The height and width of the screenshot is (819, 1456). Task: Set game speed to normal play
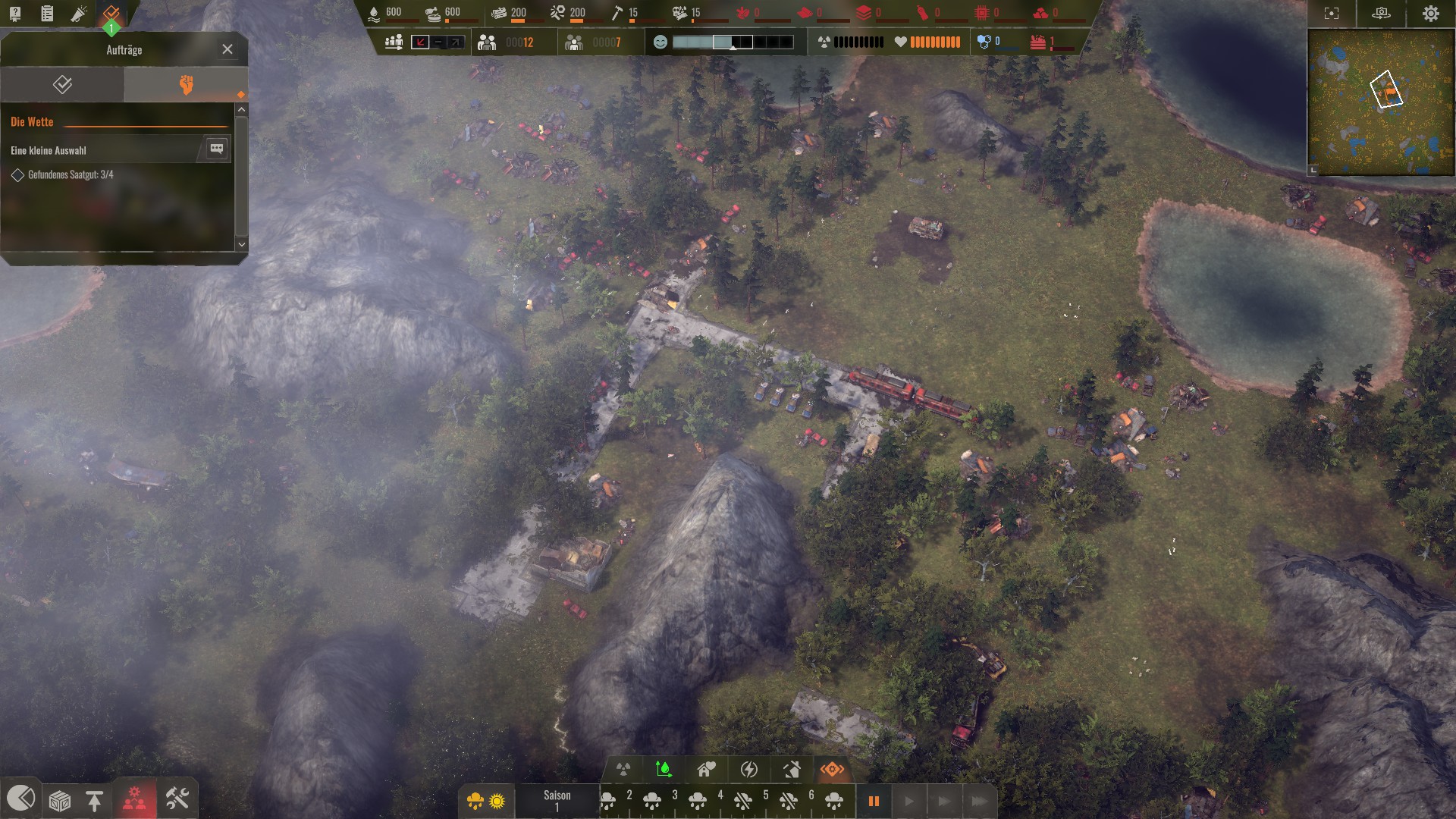(908, 801)
